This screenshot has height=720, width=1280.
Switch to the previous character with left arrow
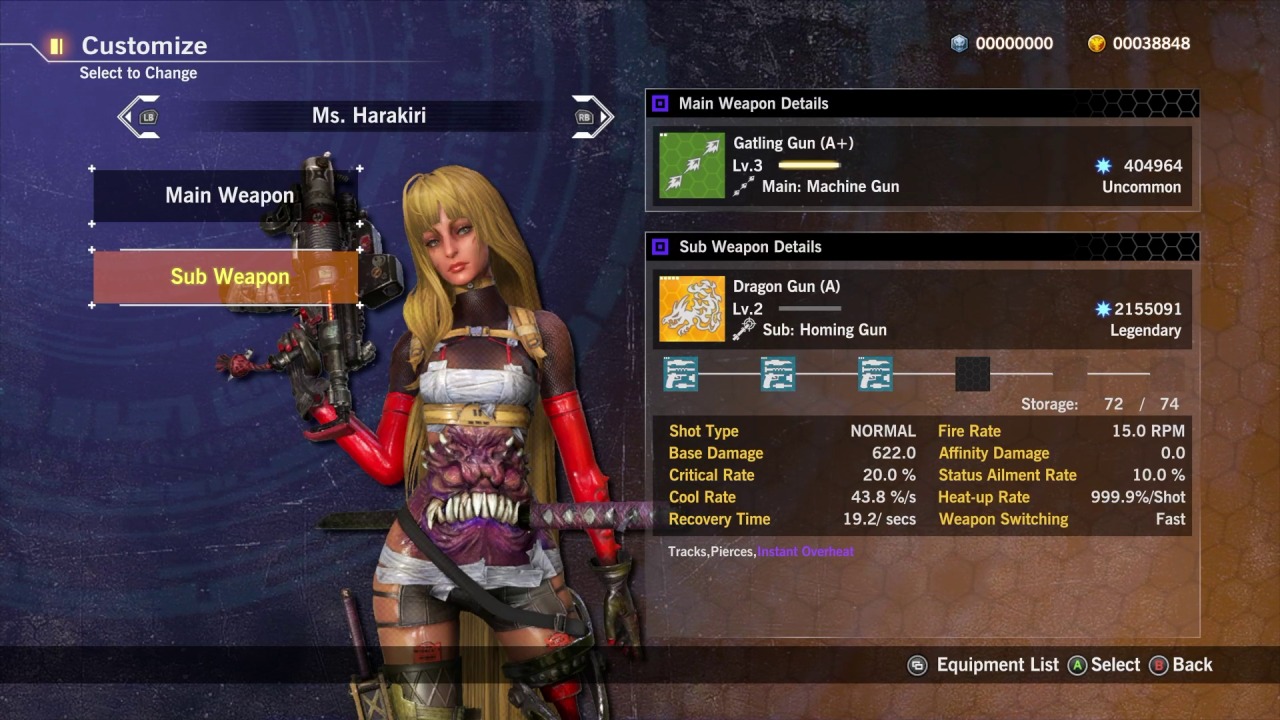point(139,116)
